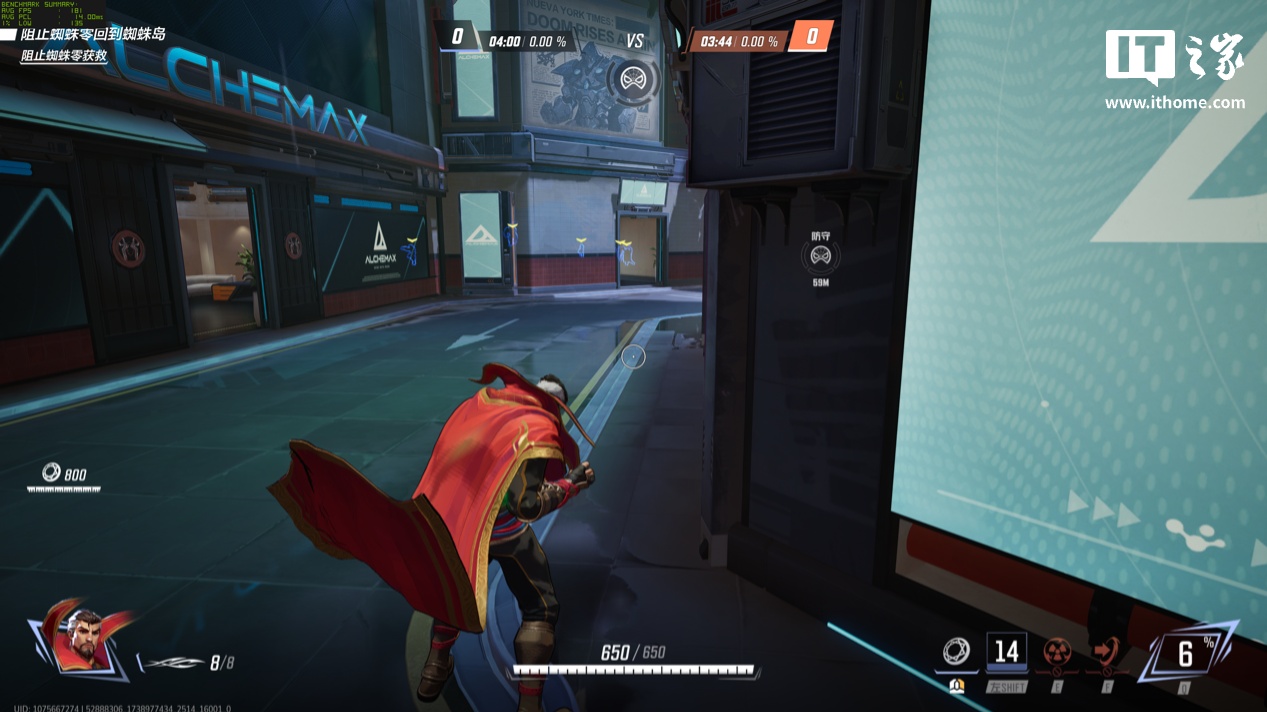The height and width of the screenshot is (712, 1267).
Task: Activate the shield ring ability icon
Action: pos(956,653)
